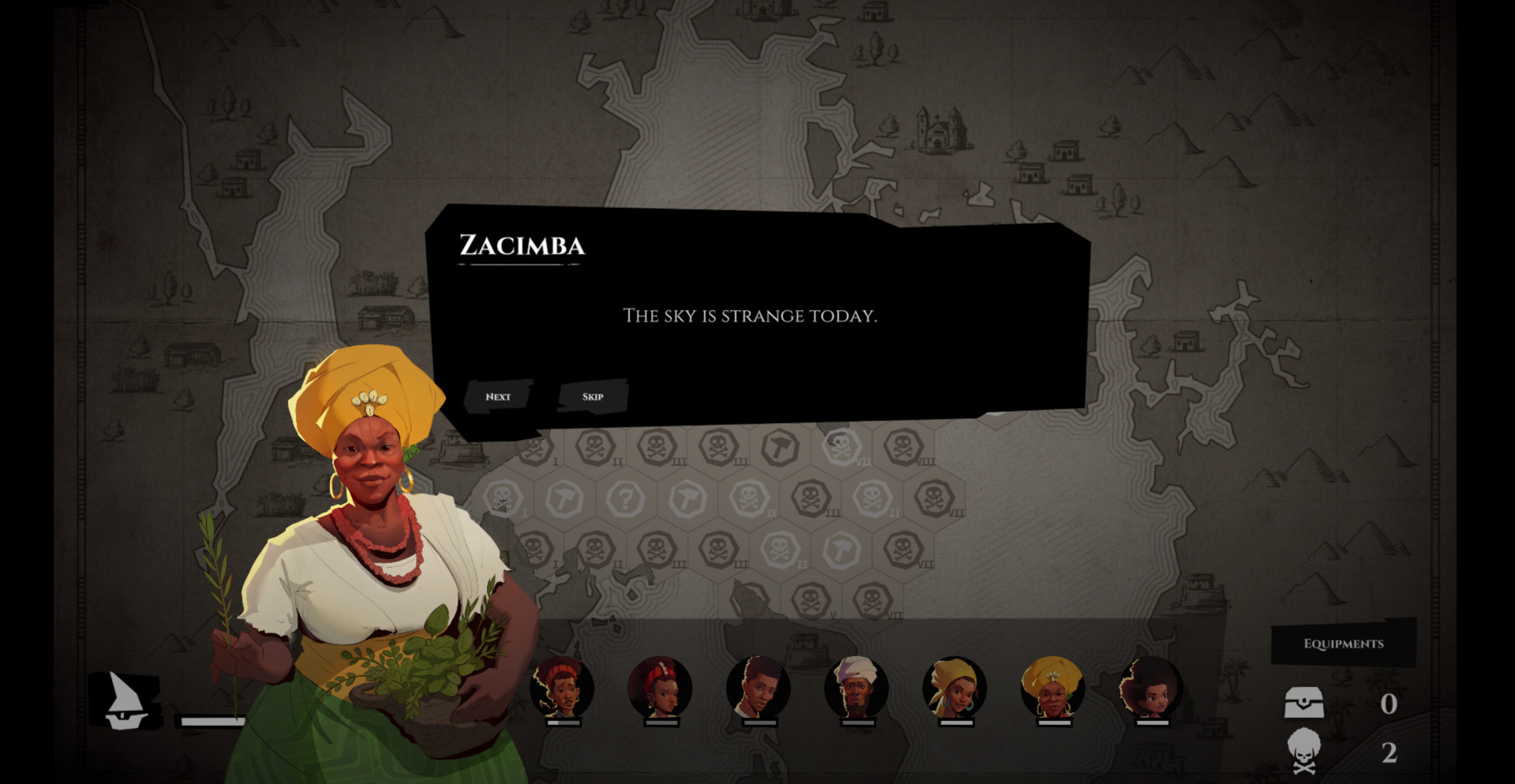Skip Zacimba's dialogue
This screenshot has width=1515, height=784.
click(x=593, y=397)
